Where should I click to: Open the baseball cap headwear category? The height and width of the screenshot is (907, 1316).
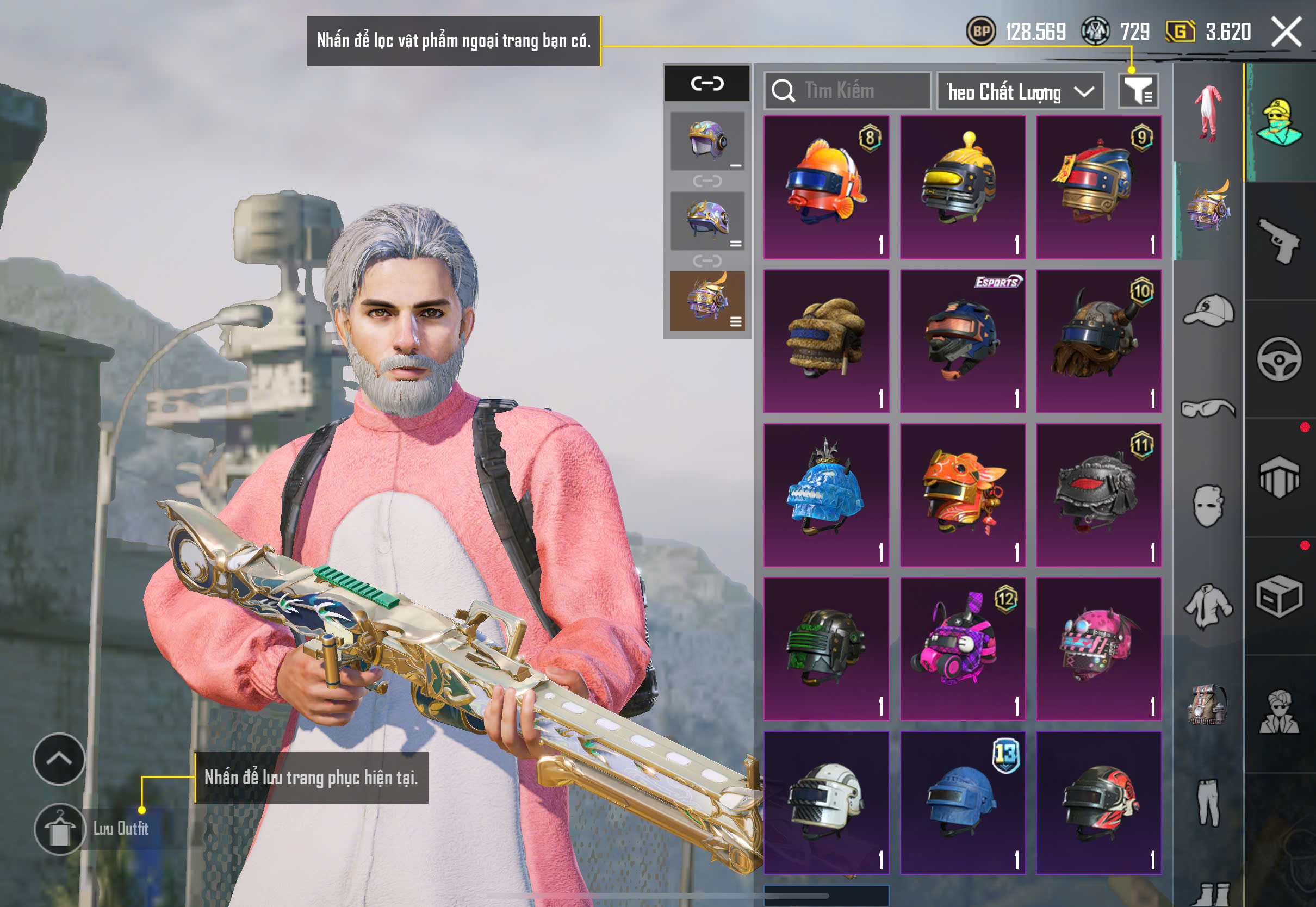click(x=1209, y=311)
